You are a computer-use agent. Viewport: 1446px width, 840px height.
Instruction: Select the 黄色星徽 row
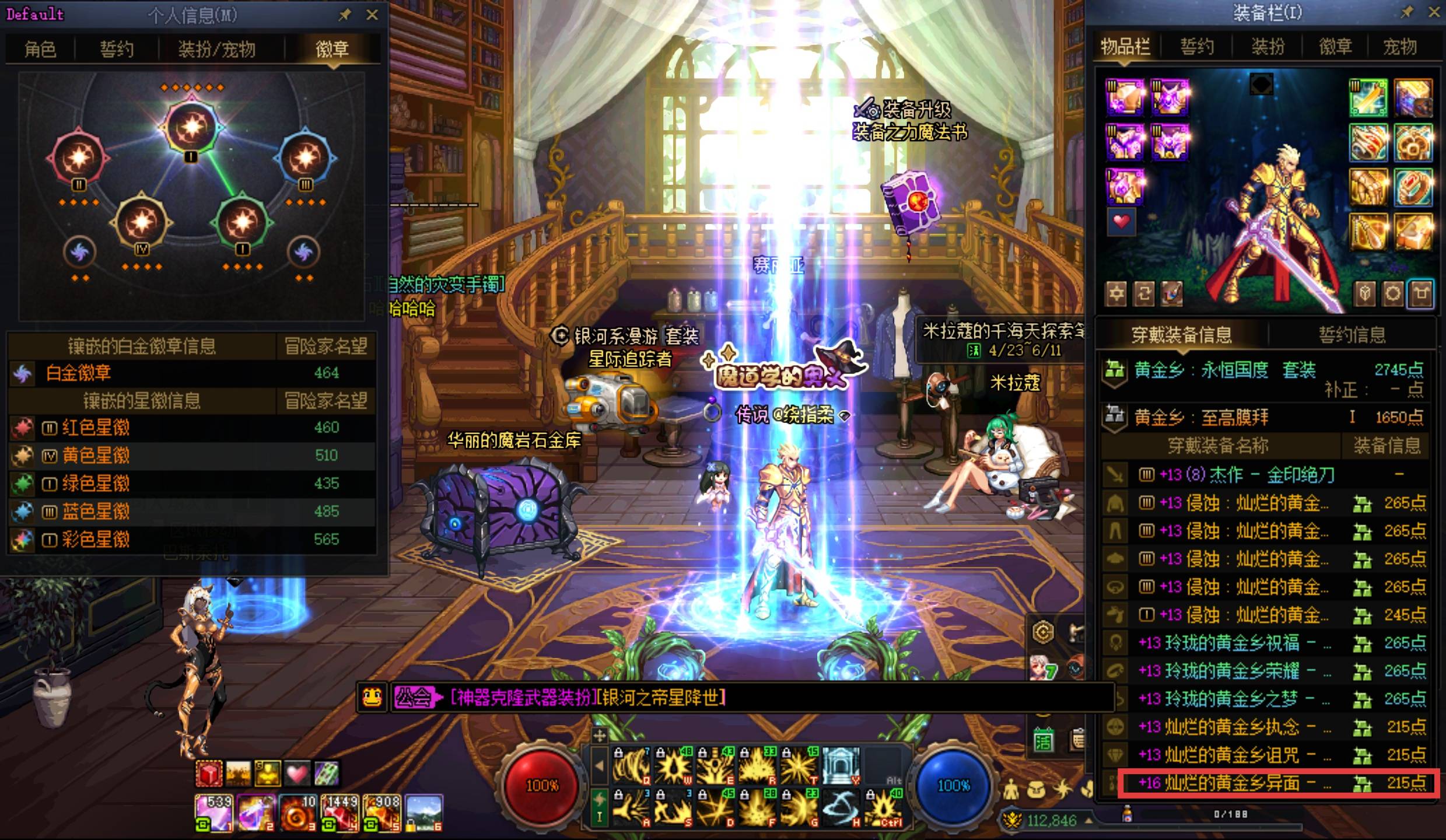click(x=191, y=456)
